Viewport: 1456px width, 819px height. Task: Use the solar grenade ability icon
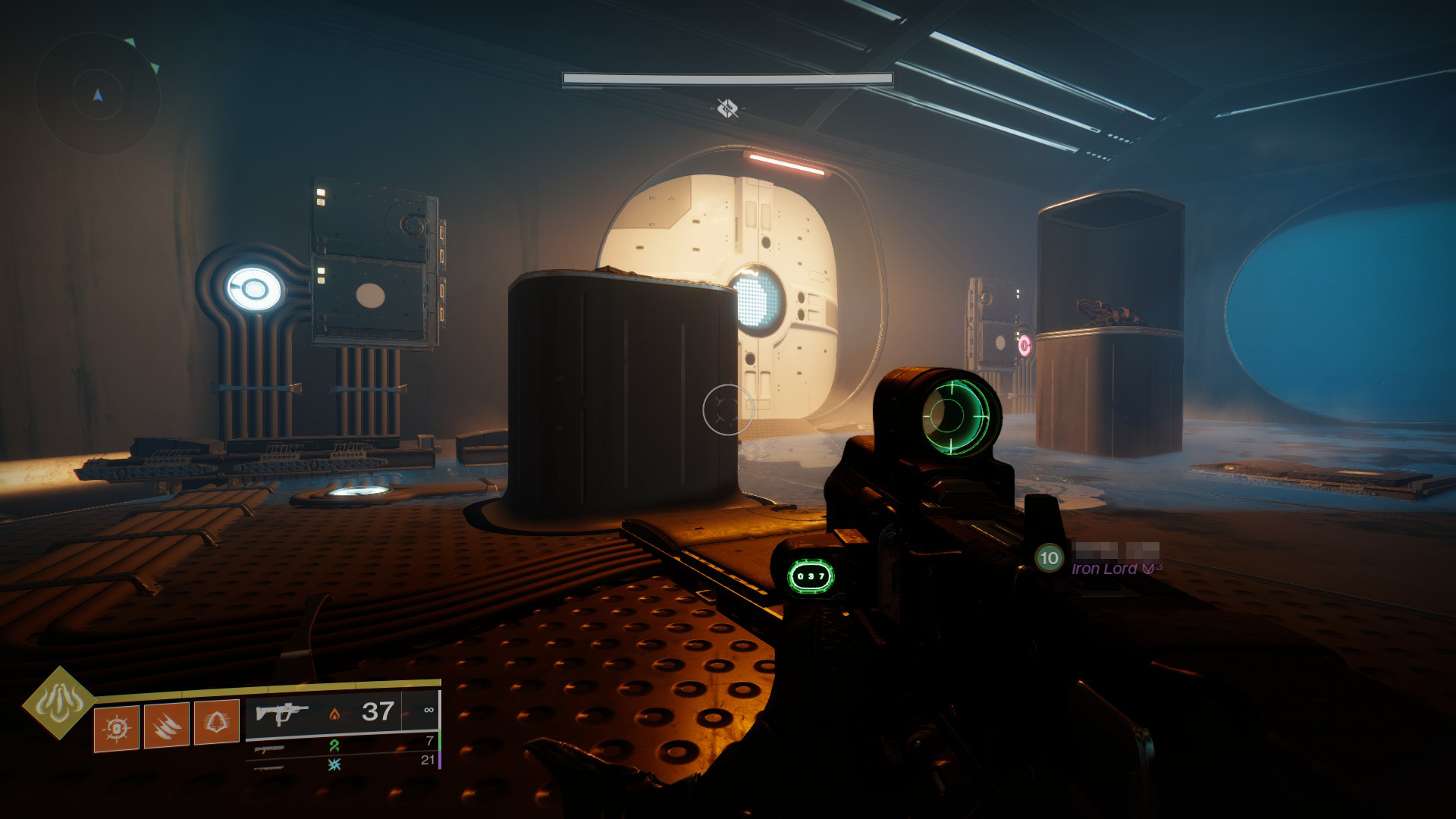(116, 728)
